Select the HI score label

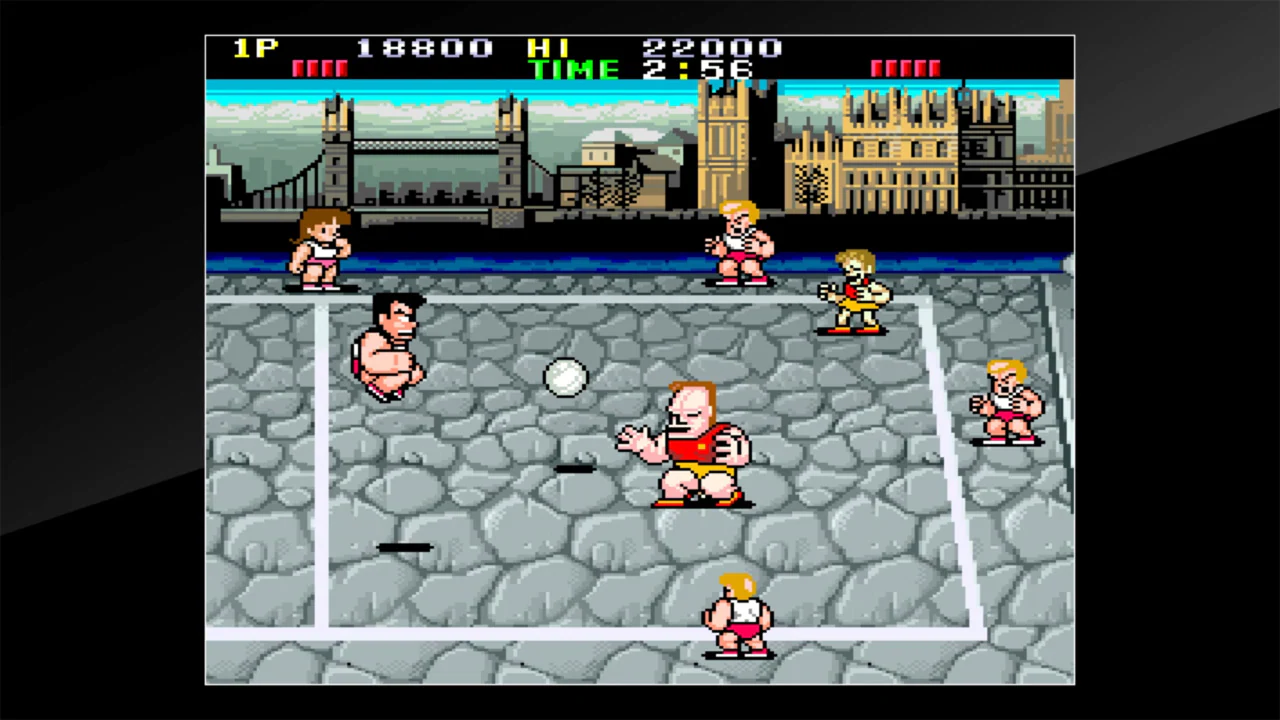click(549, 48)
